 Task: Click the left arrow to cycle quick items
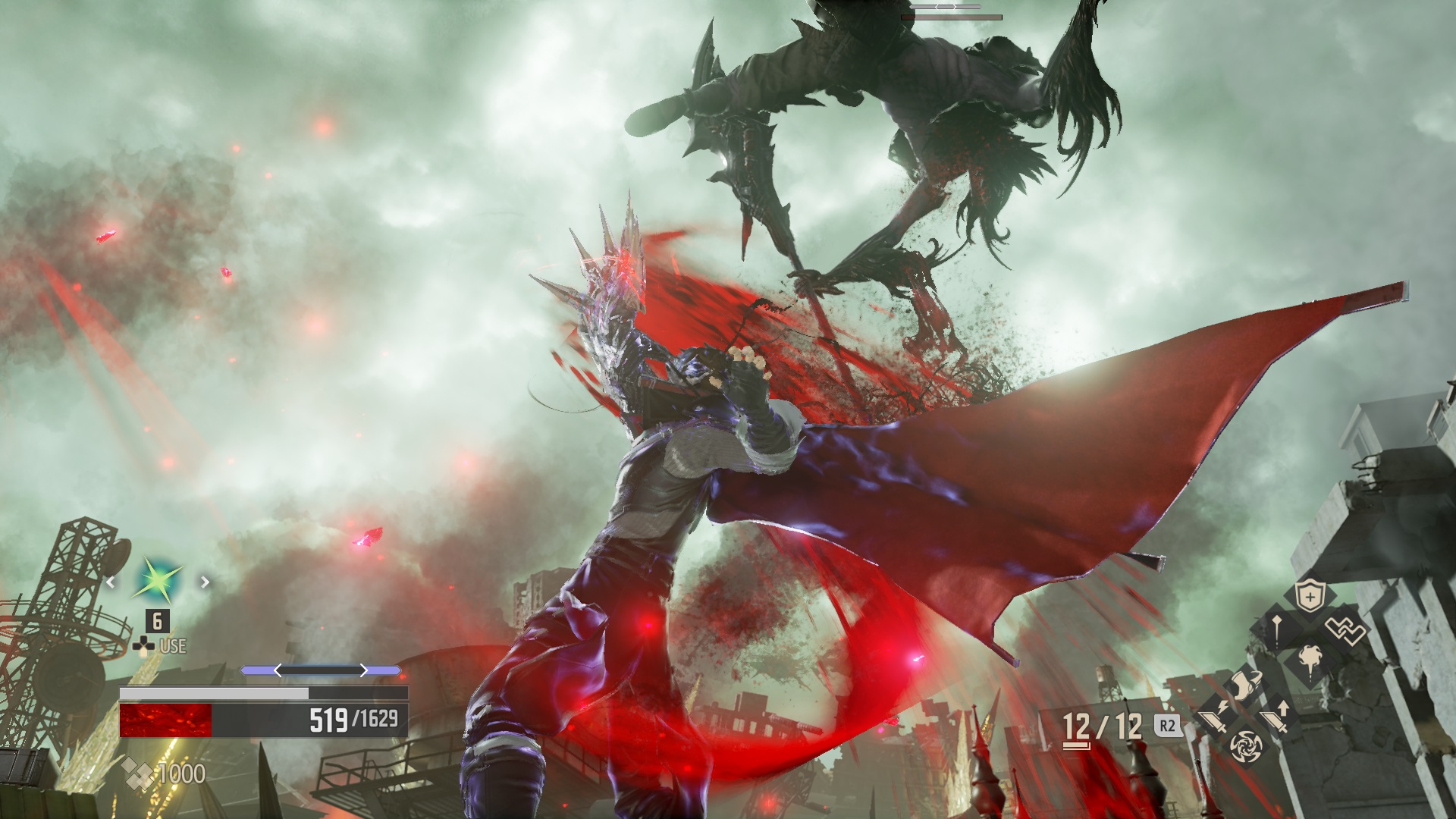pos(111,583)
